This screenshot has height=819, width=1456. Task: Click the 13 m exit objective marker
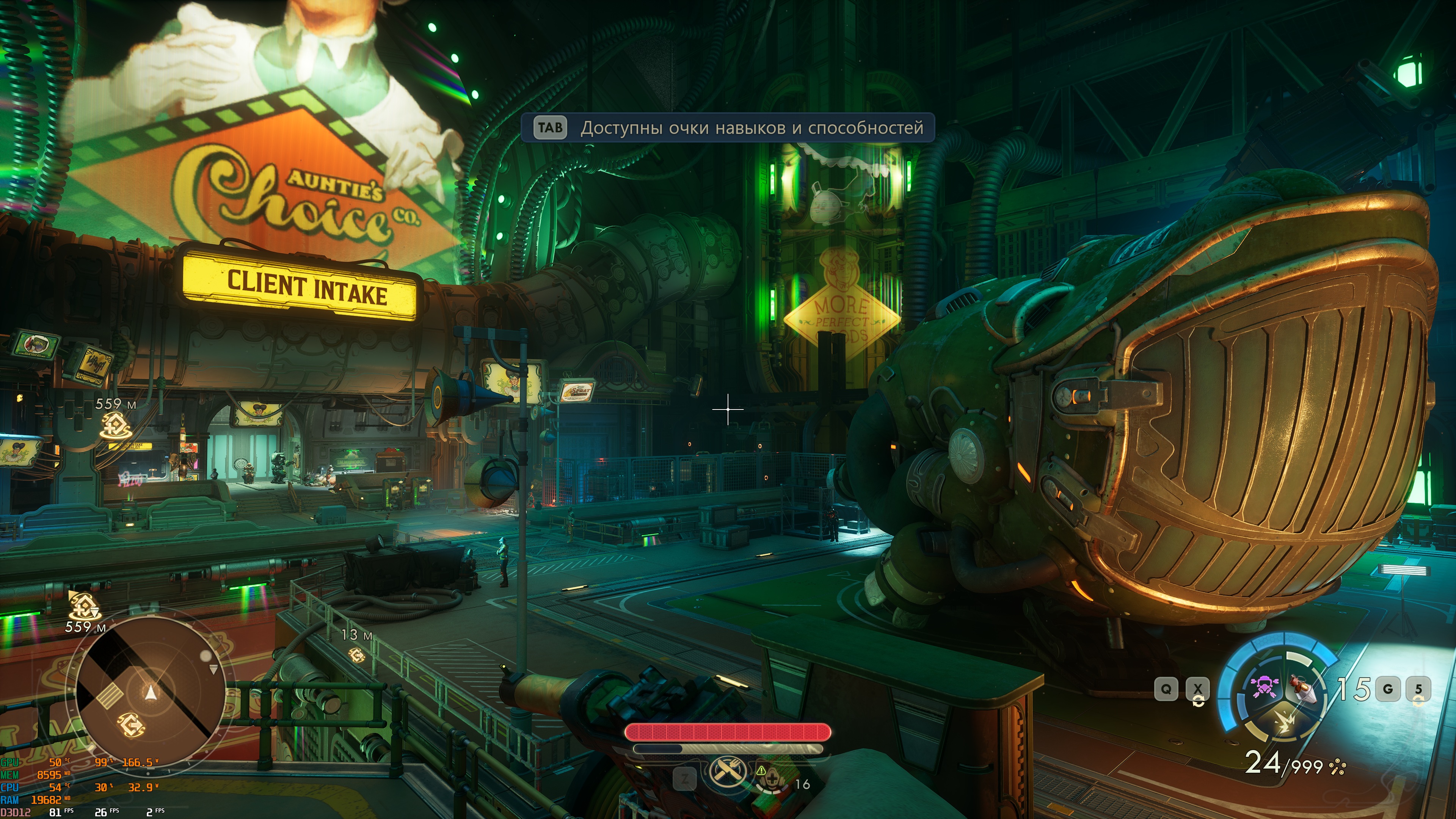[357, 655]
